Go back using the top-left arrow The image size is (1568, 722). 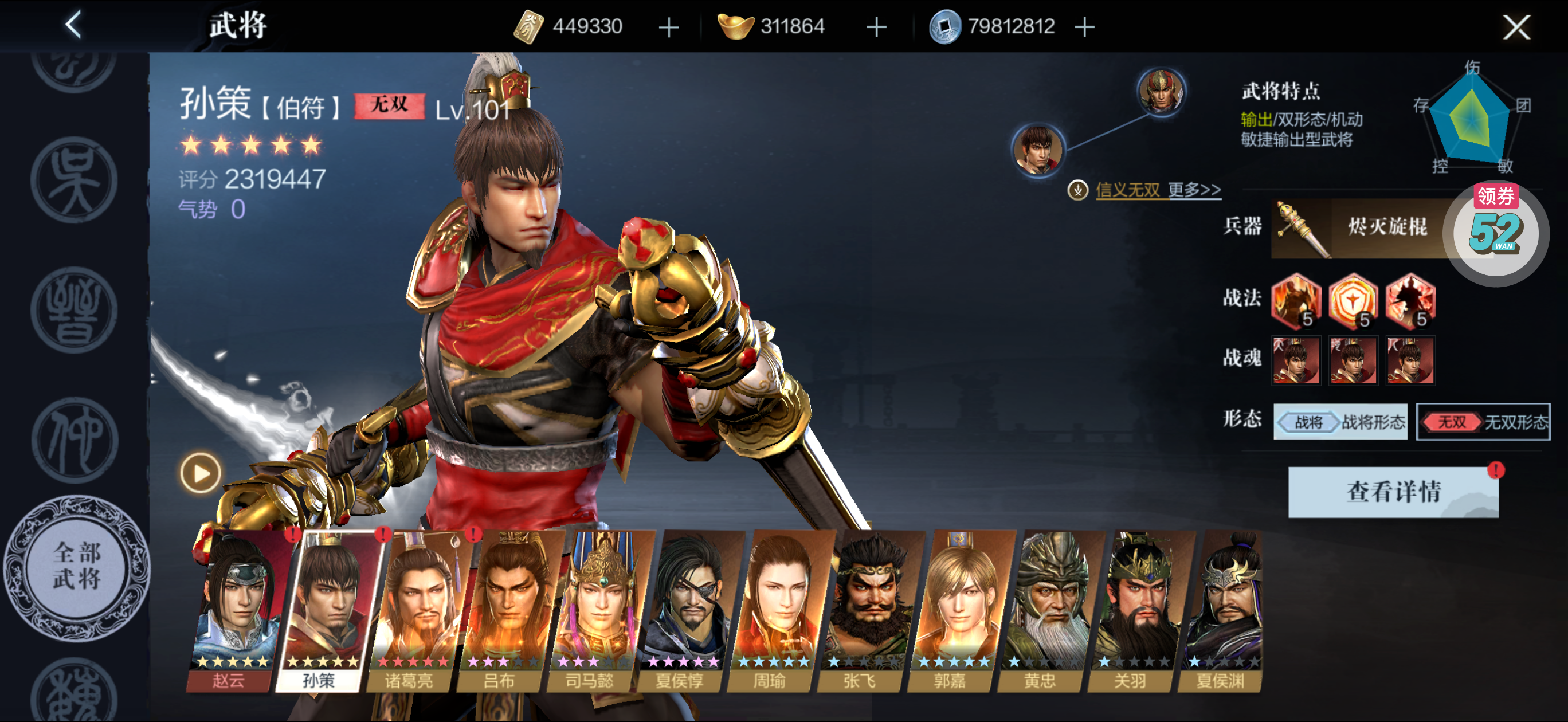pos(74,26)
